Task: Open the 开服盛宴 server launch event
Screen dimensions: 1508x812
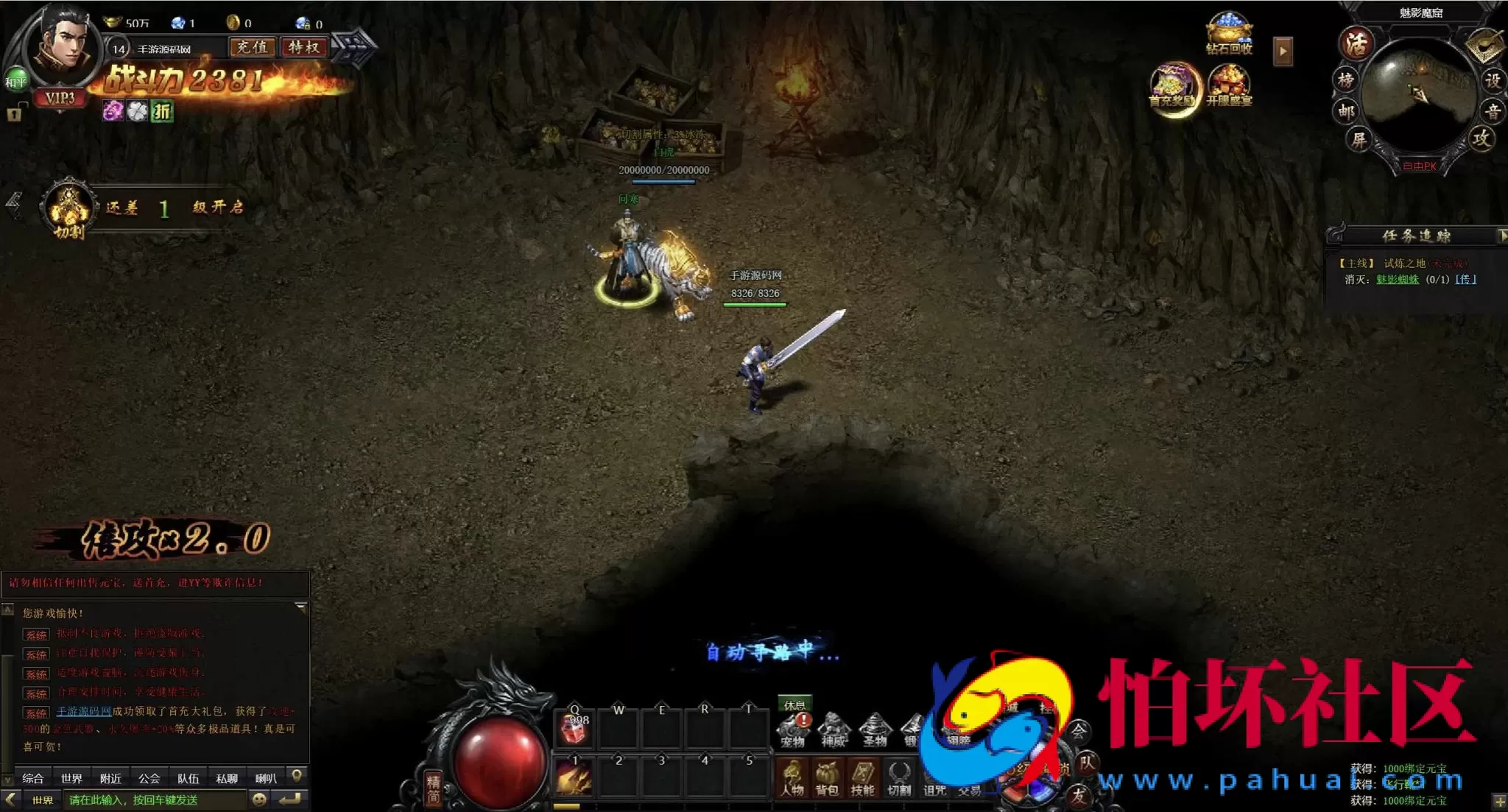Action: click(1229, 86)
